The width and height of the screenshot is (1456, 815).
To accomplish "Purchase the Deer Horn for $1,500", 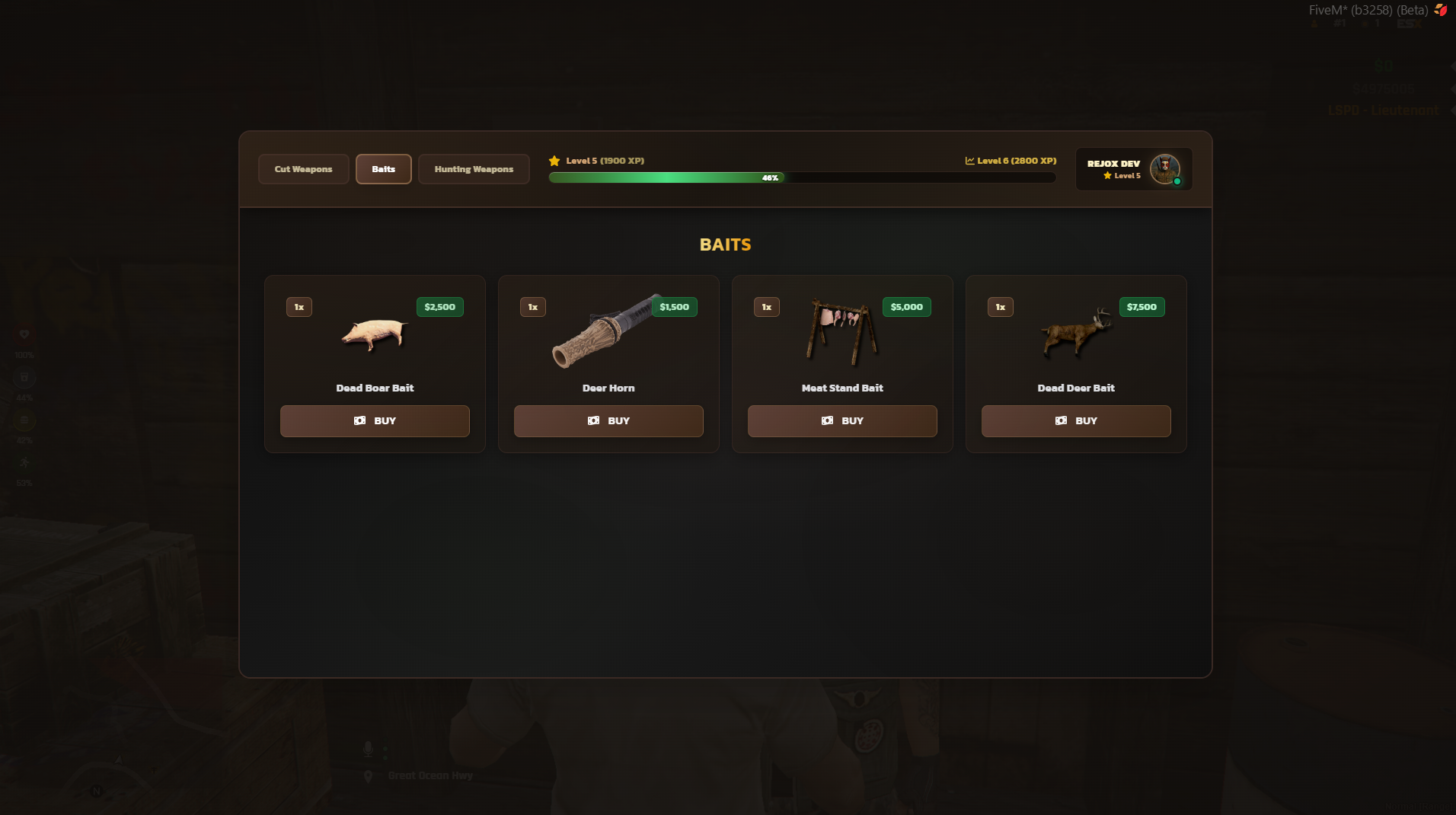I will (608, 420).
